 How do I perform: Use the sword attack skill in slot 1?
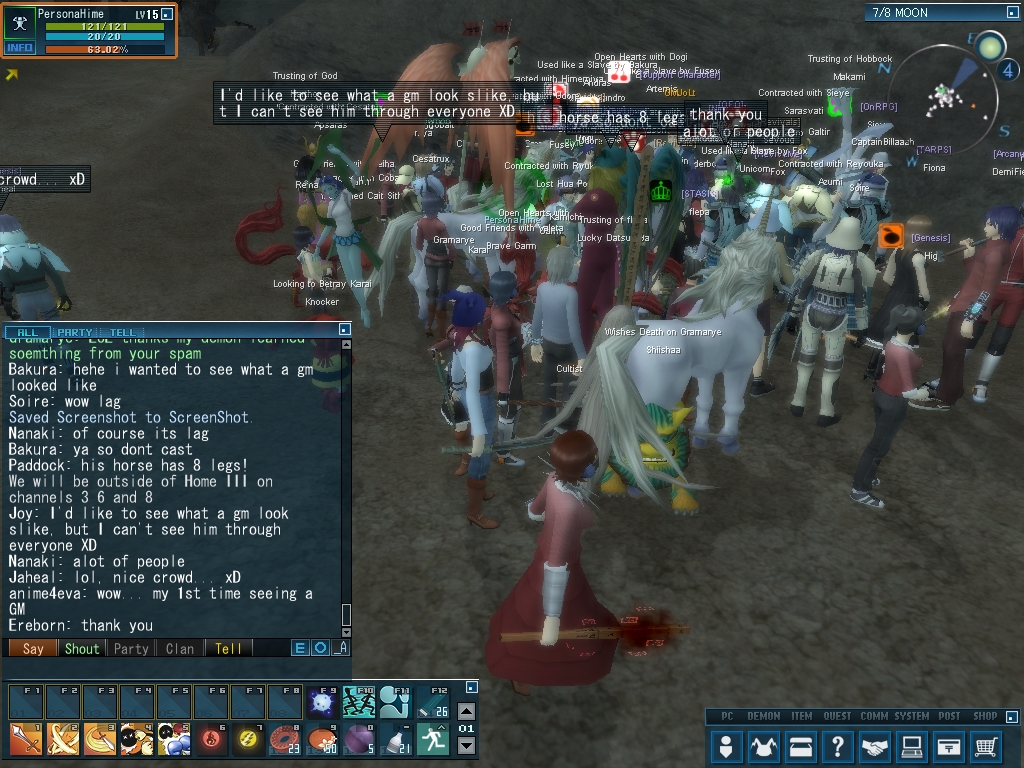click(25, 739)
